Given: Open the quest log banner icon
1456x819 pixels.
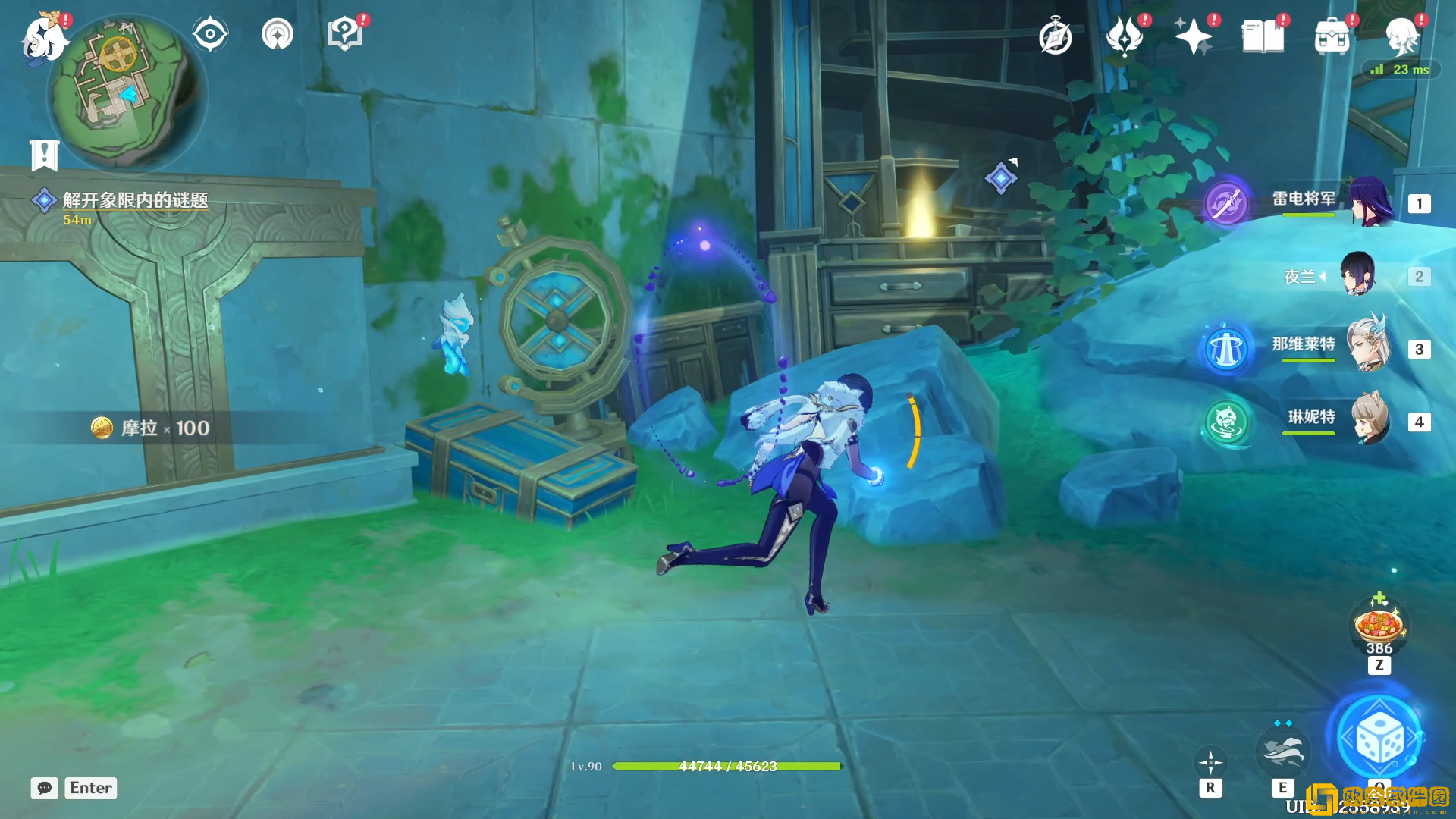Looking at the screenshot, I should [44, 155].
